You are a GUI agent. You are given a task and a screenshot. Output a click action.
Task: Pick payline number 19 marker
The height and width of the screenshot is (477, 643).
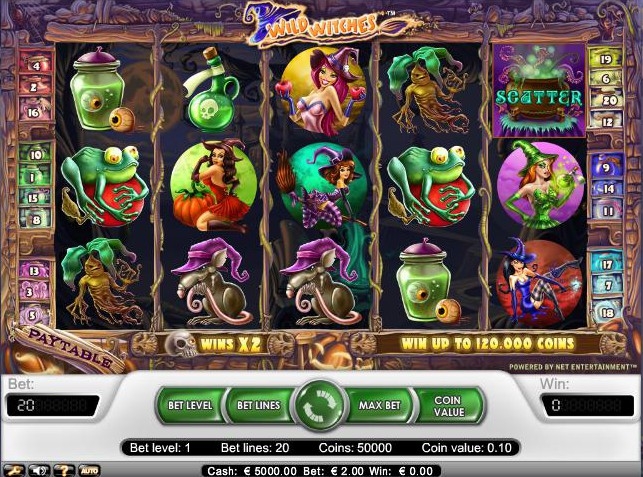(607, 59)
